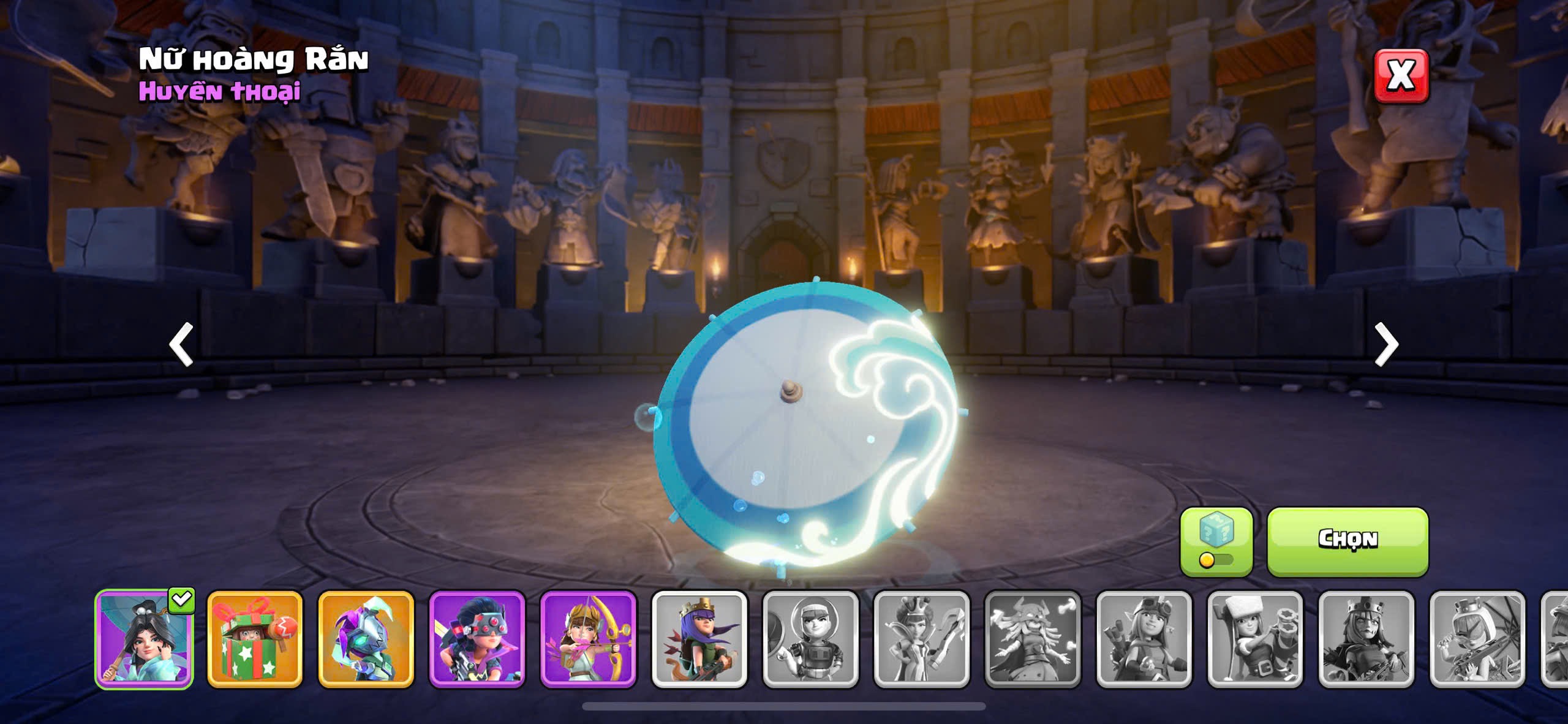Confirm the skin with the green Chọn button
Image resolution: width=1568 pixels, height=724 pixels.
(x=1347, y=540)
